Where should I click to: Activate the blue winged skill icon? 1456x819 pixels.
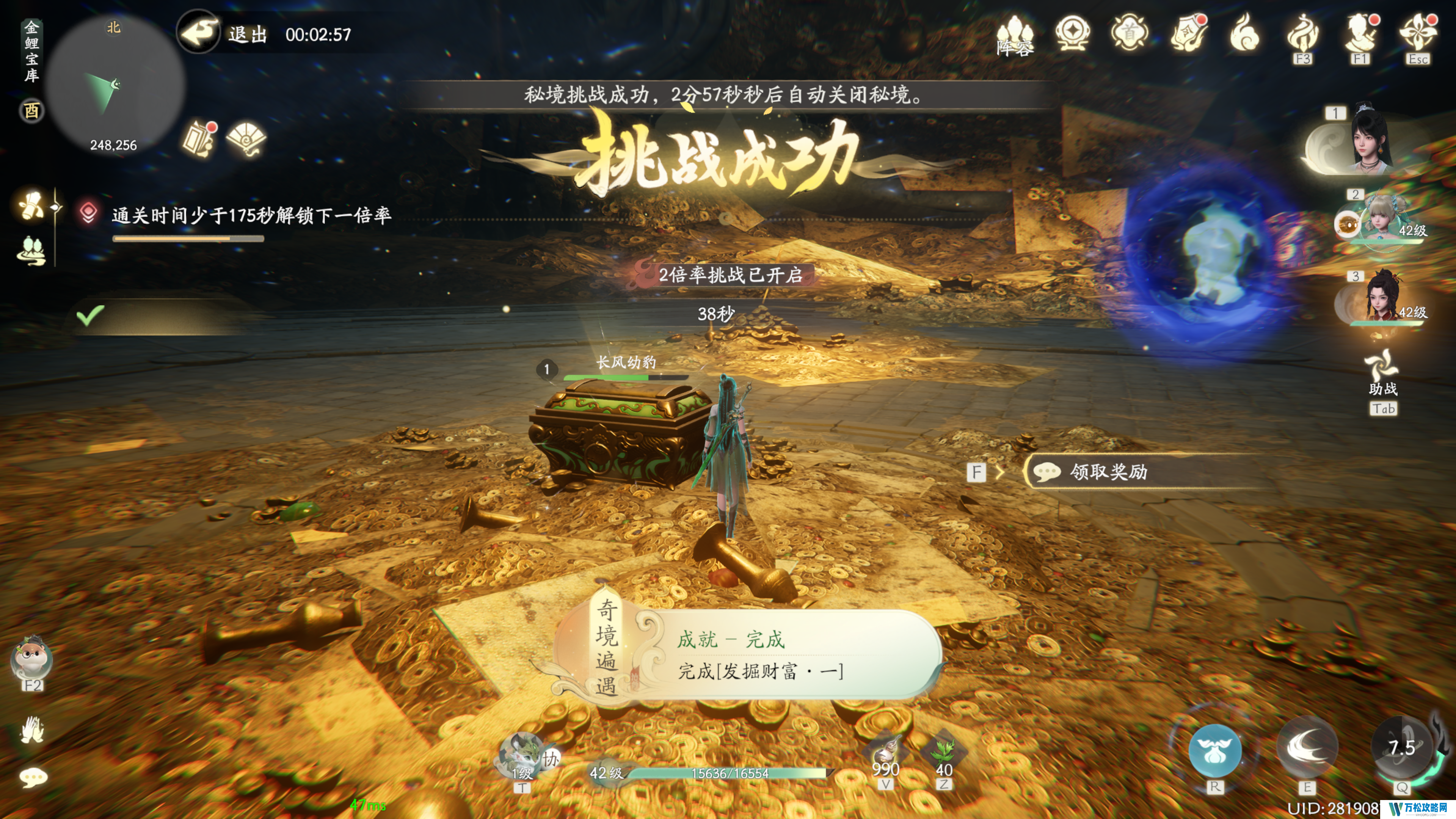(x=1214, y=750)
